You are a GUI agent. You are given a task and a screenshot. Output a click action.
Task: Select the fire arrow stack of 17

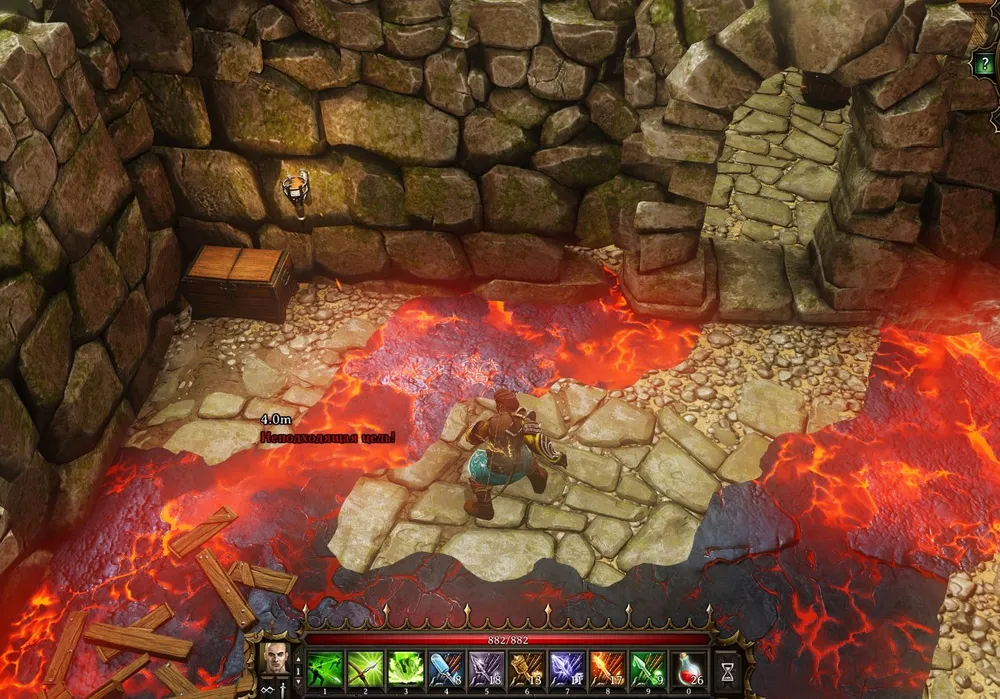tap(608, 667)
